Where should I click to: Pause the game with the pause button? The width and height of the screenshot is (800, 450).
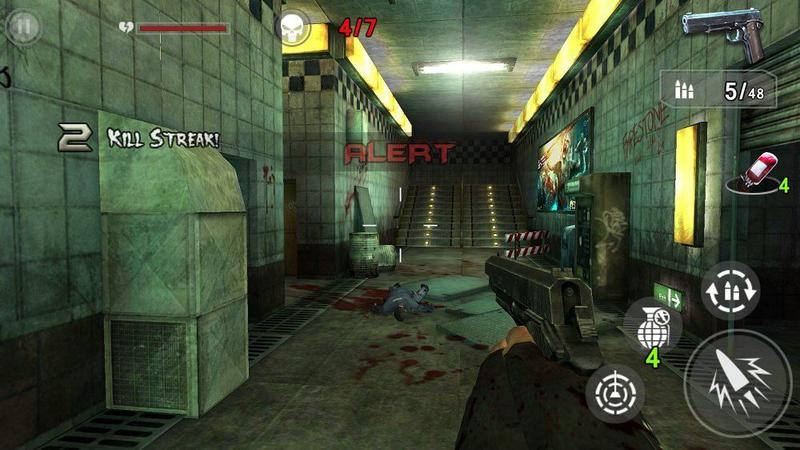point(22,27)
